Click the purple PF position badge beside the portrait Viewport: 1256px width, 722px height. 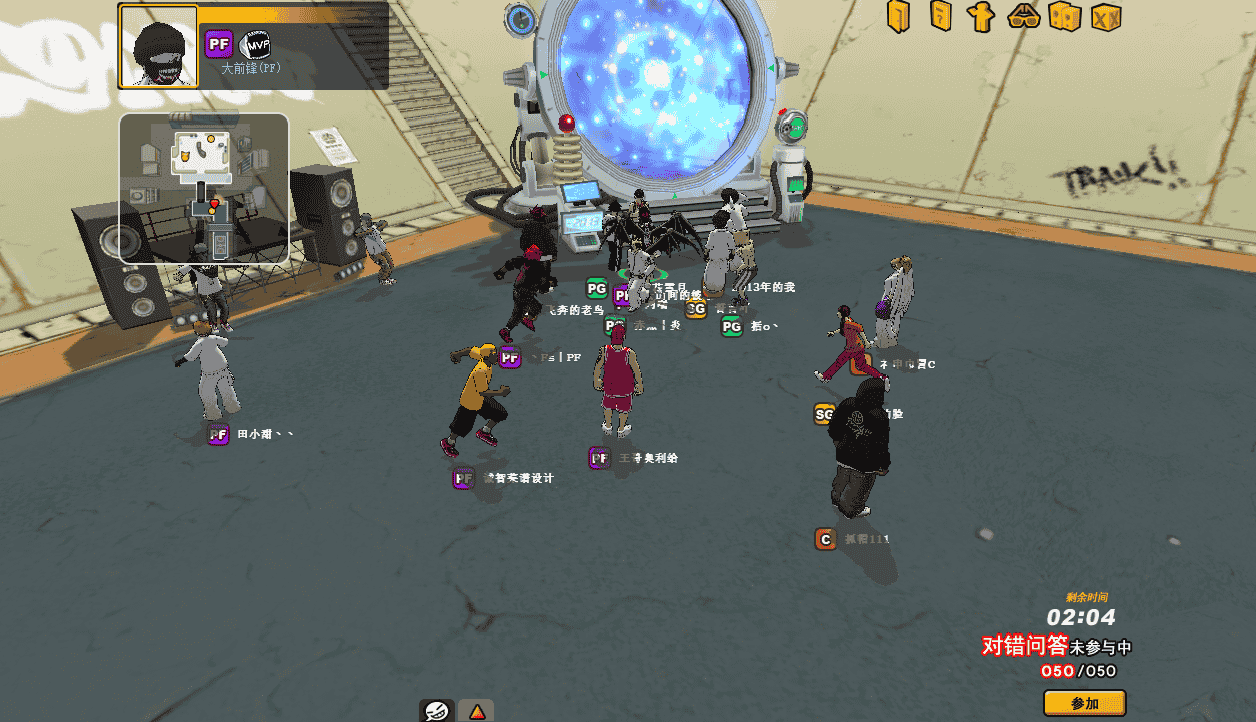tap(219, 45)
